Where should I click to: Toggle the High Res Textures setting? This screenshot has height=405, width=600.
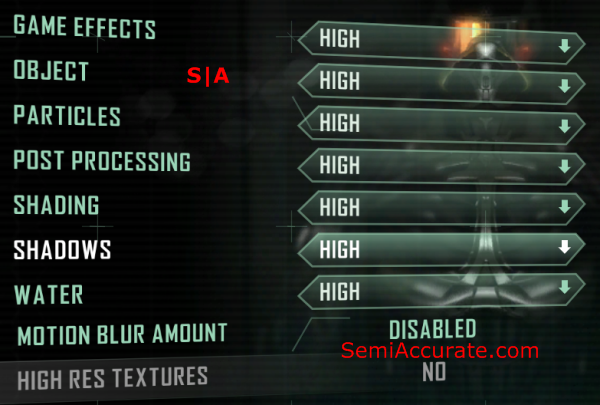432,373
